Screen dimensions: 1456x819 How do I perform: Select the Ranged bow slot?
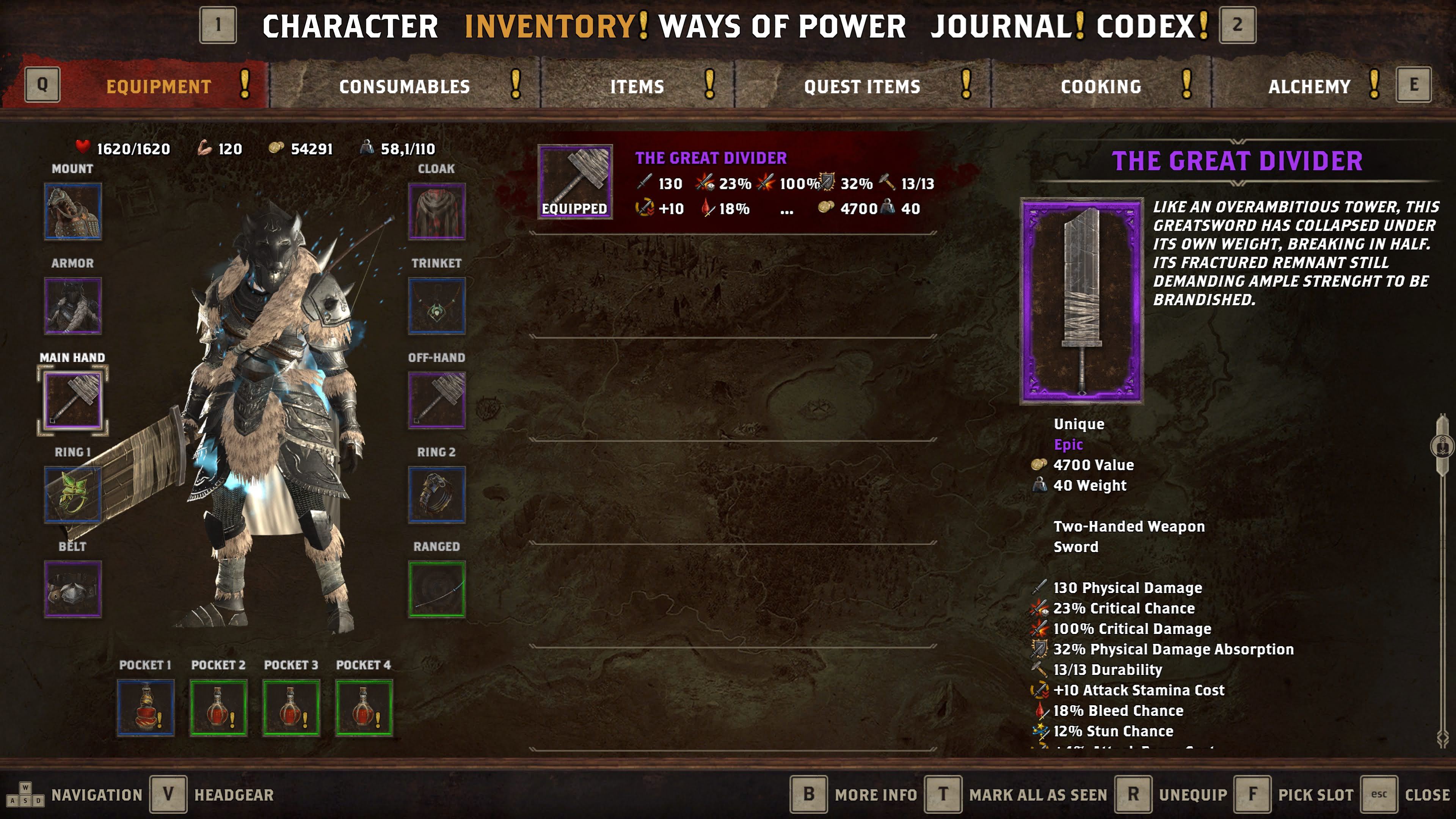(436, 589)
